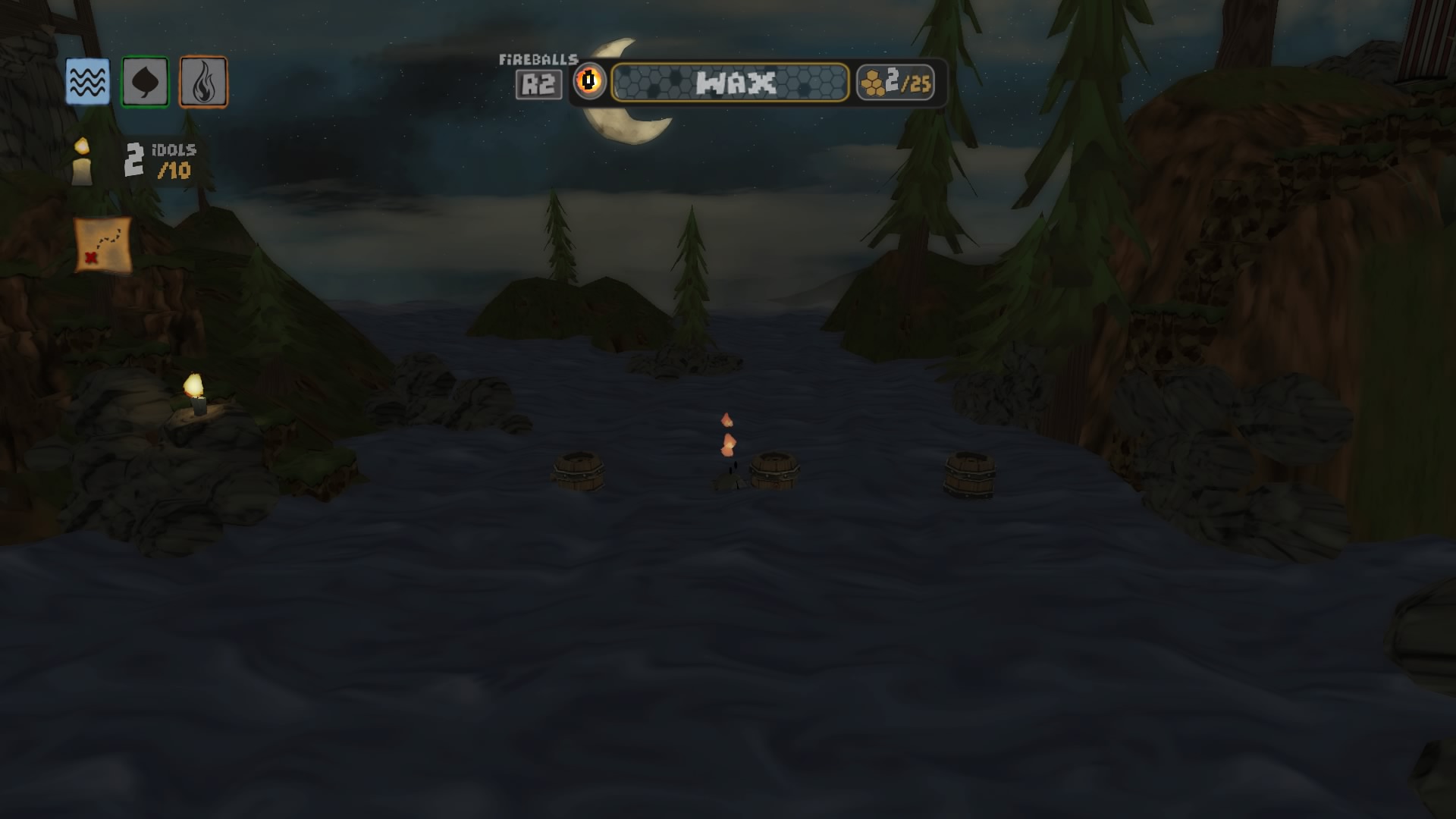Click the fireball counter flame icon
This screenshot has width=1456, height=819.
pos(590,81)
